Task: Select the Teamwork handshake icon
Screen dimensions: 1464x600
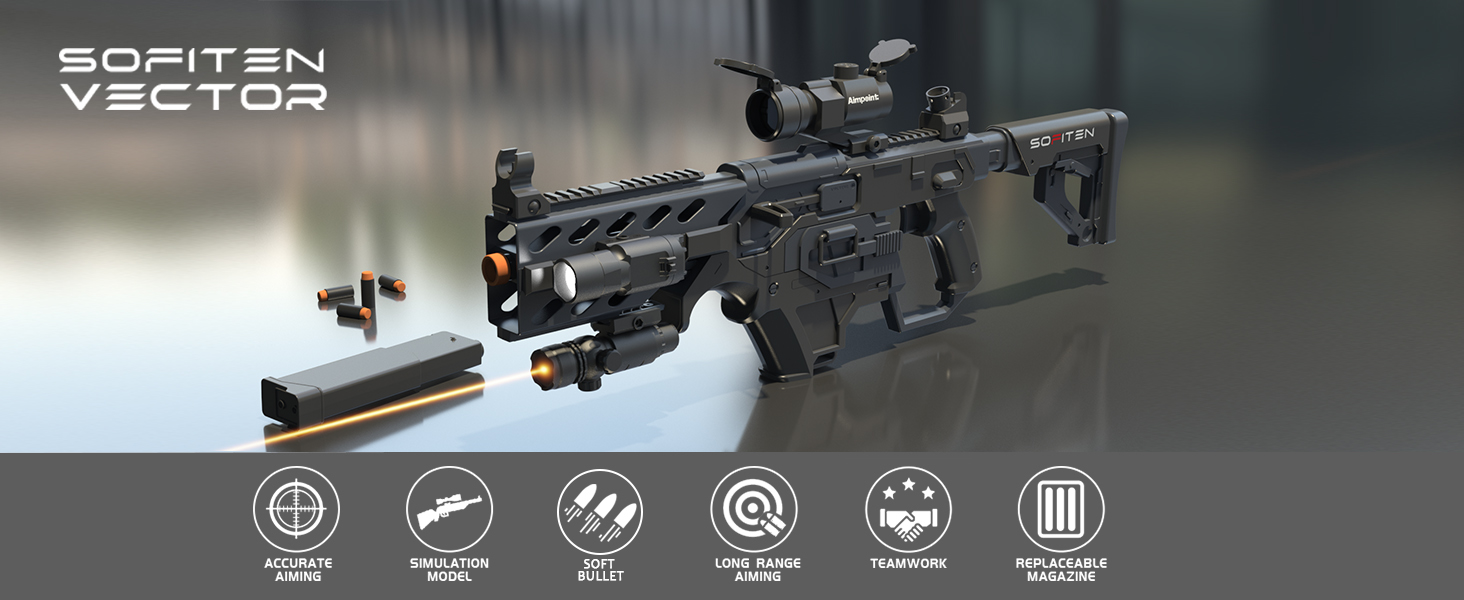Action: (x=907, y=509)
